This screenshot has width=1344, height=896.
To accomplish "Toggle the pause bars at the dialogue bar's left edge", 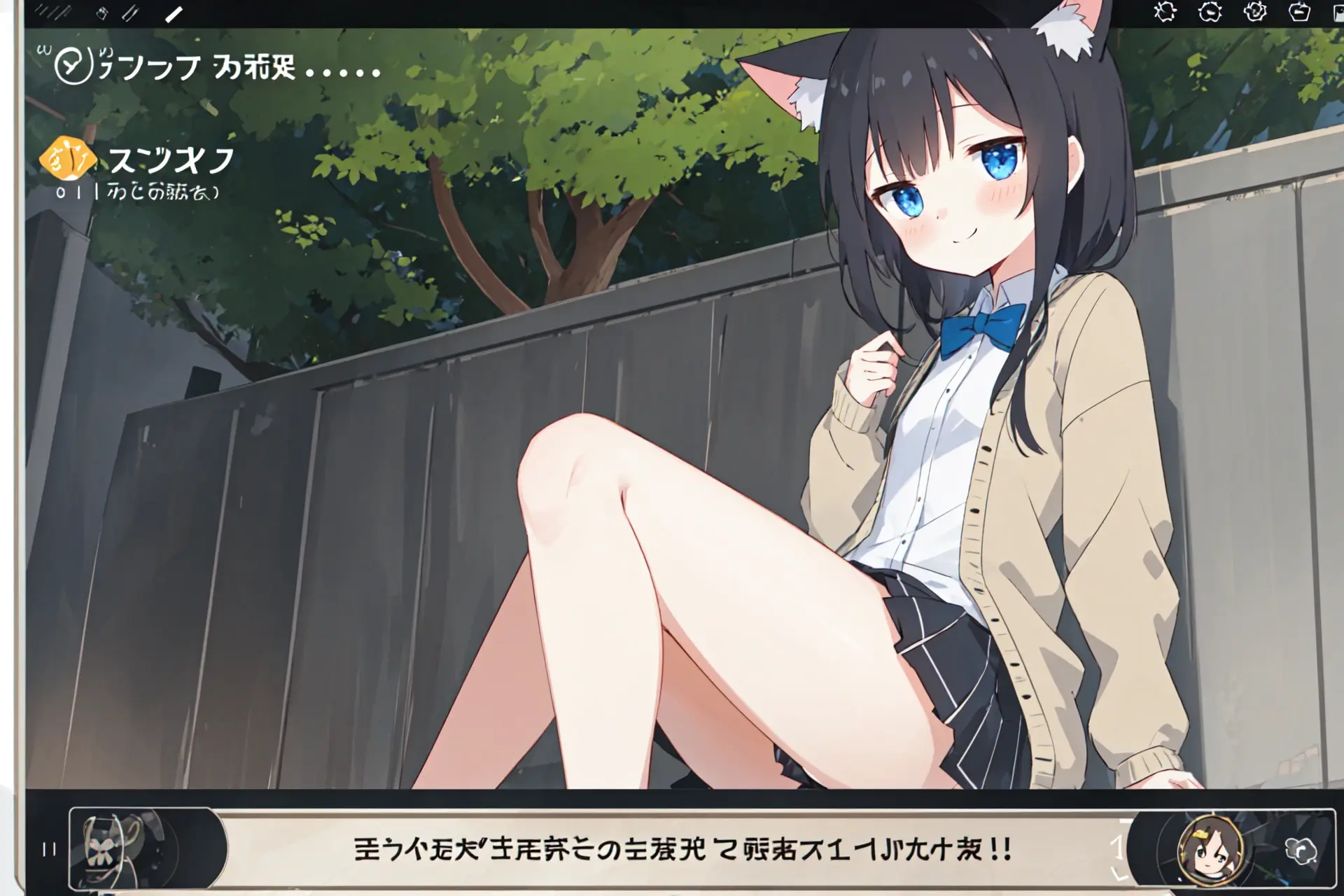I will pos(48,848).
